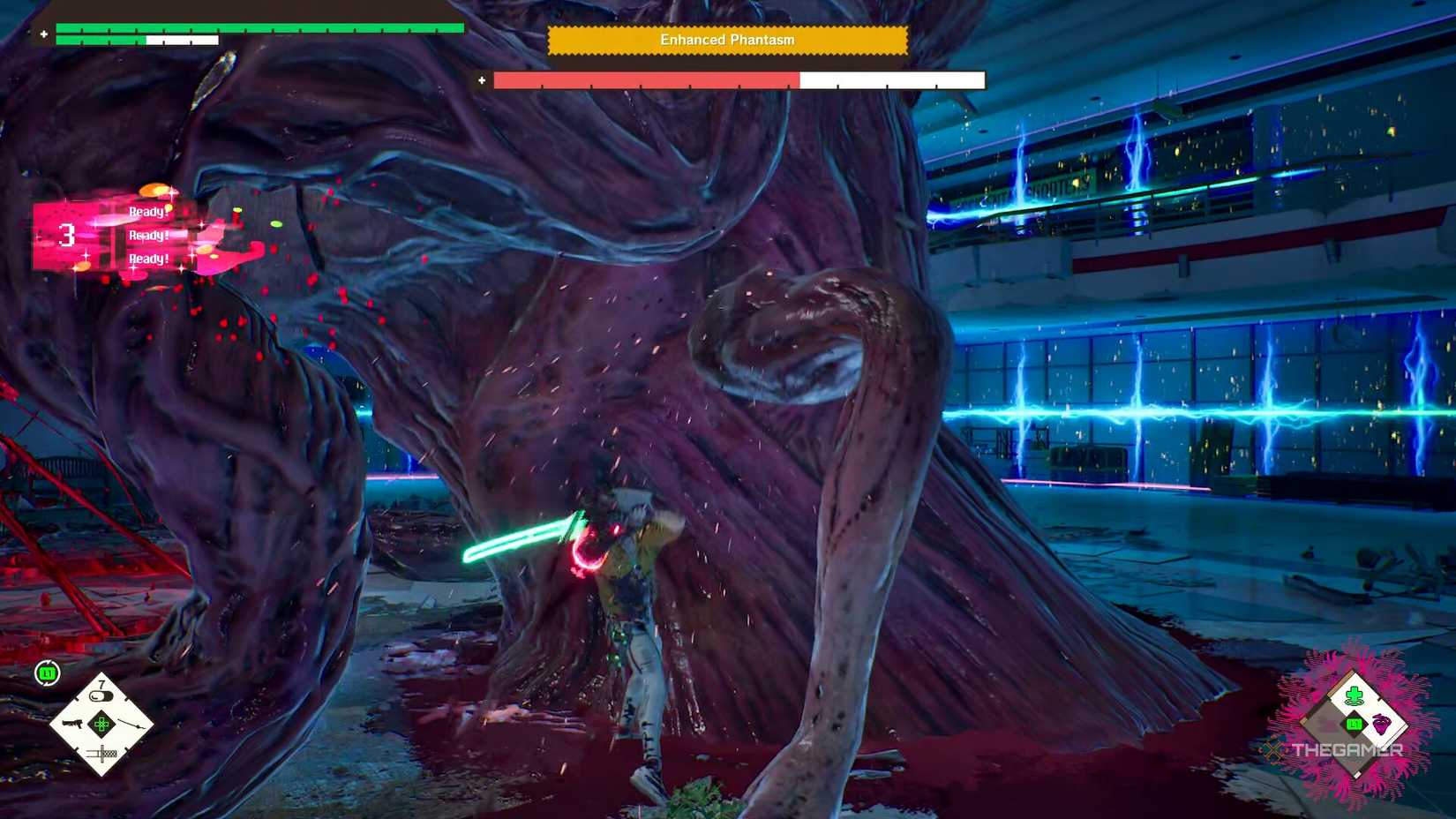The height and width of the screenshot is (819, 1456).
Task: Click the topmost Ready! skill label
Action: click(x=146, y=212)
